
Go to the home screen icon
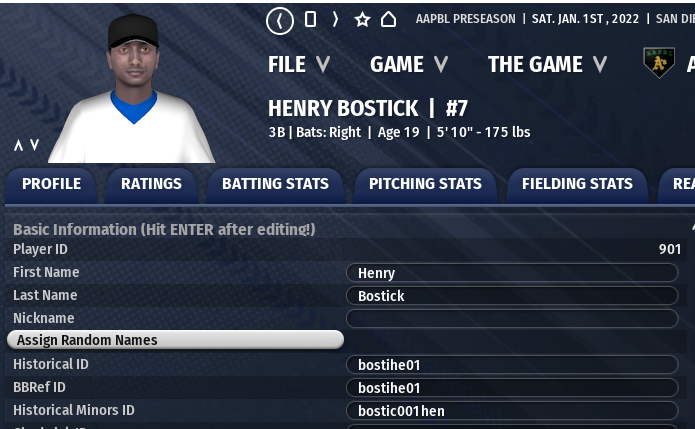(389, 20)
